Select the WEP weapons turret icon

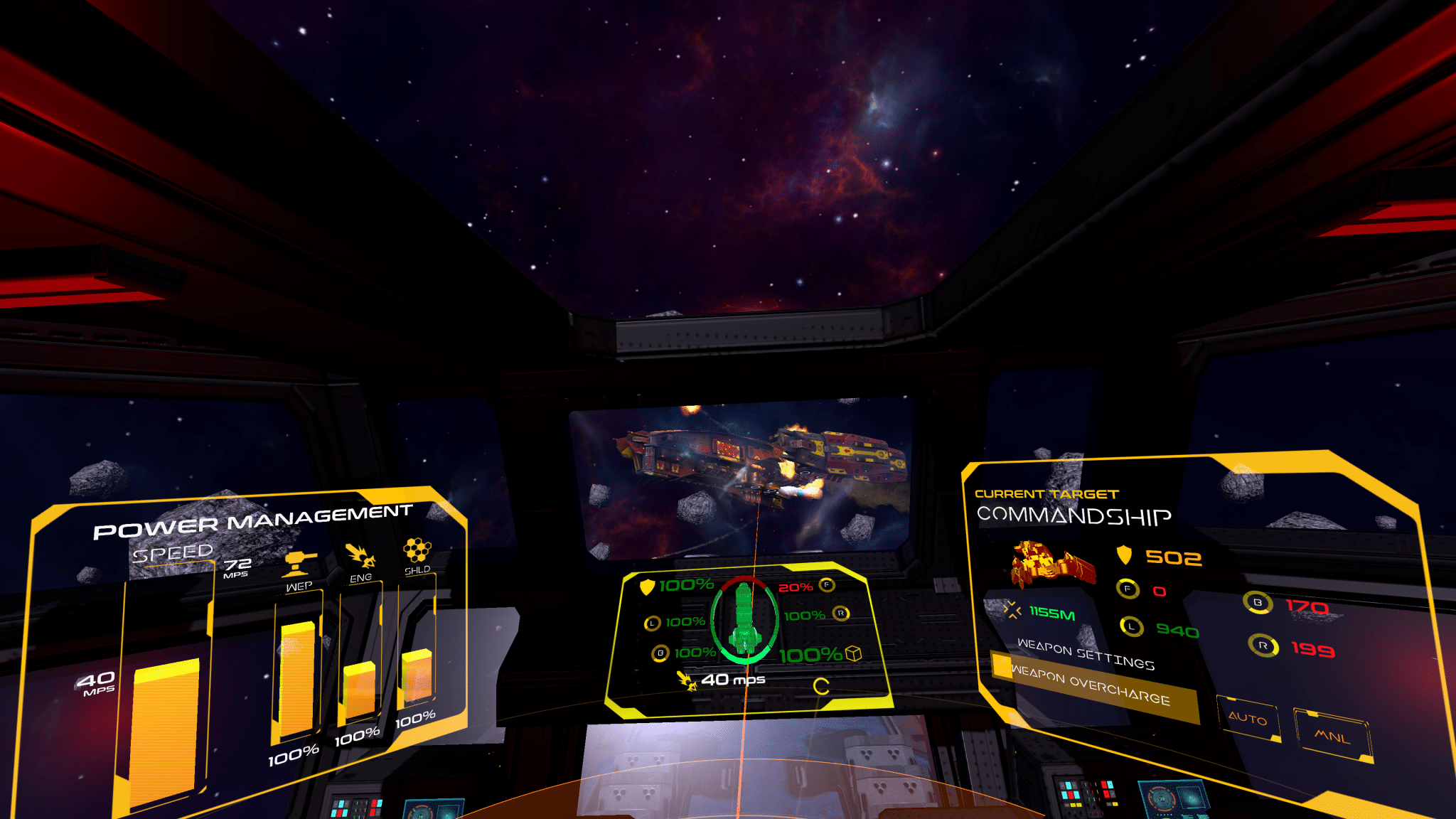pos(299,562)
